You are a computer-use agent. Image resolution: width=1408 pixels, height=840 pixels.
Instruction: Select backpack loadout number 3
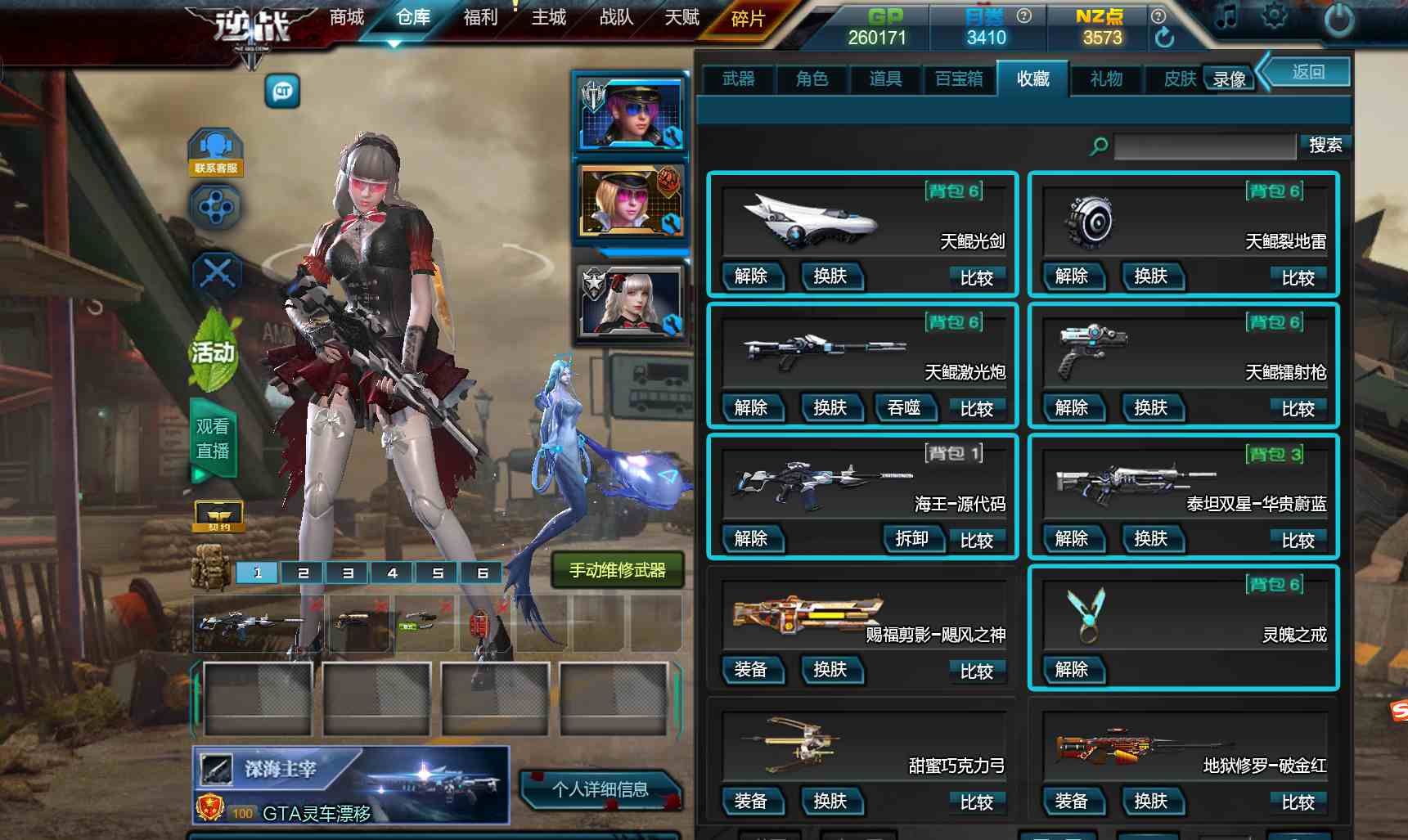tap(348, 573)
